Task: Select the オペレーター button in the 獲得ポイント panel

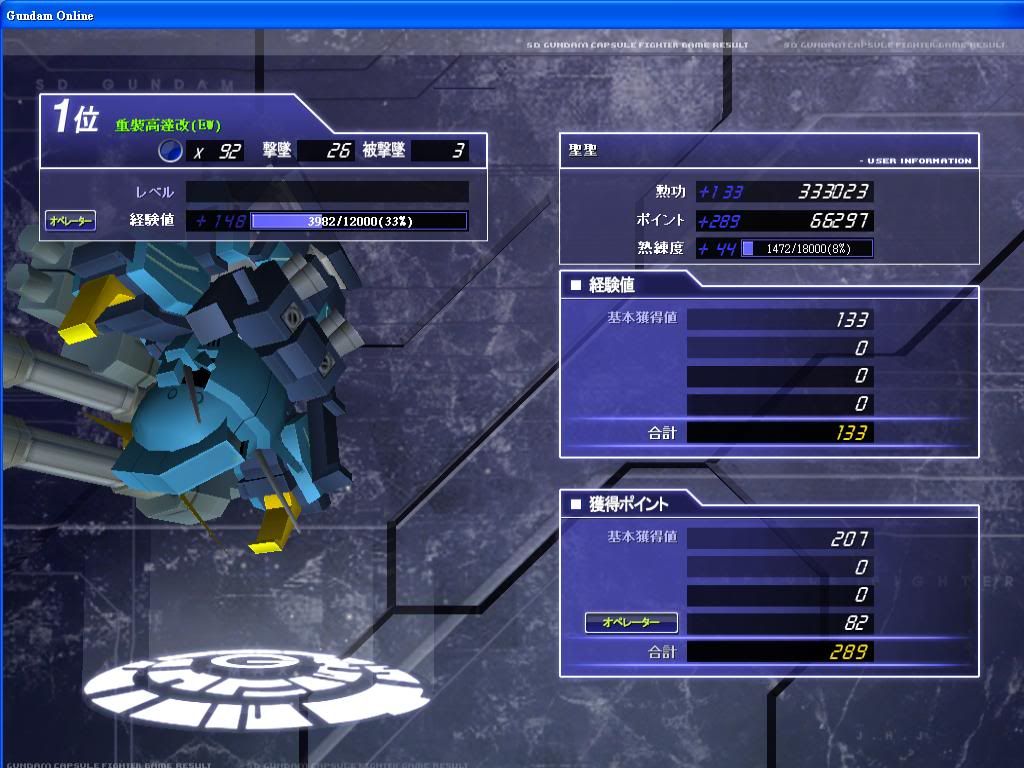Action: [x=631, y=623]
